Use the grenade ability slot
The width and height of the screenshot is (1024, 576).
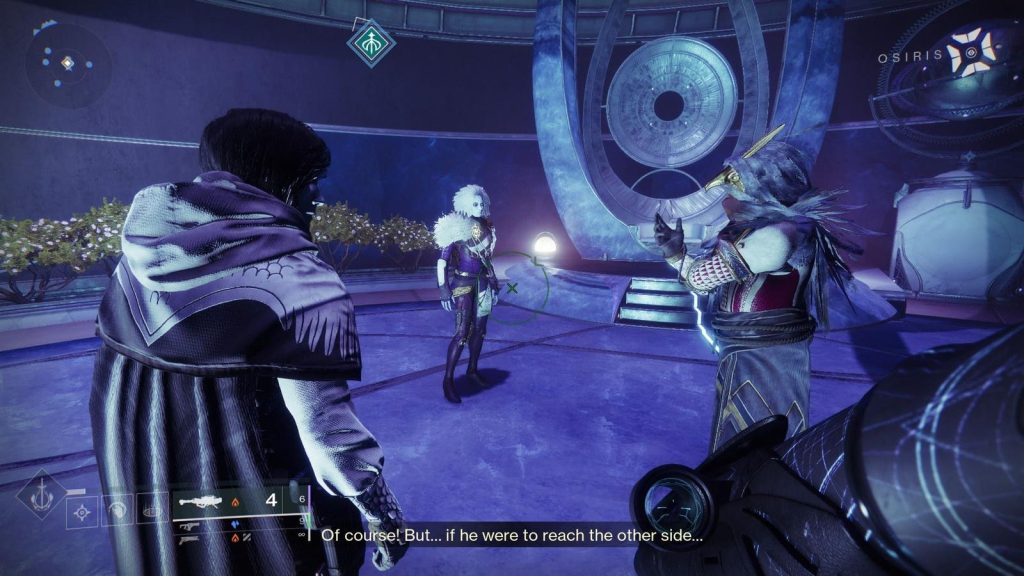(83, 512)
